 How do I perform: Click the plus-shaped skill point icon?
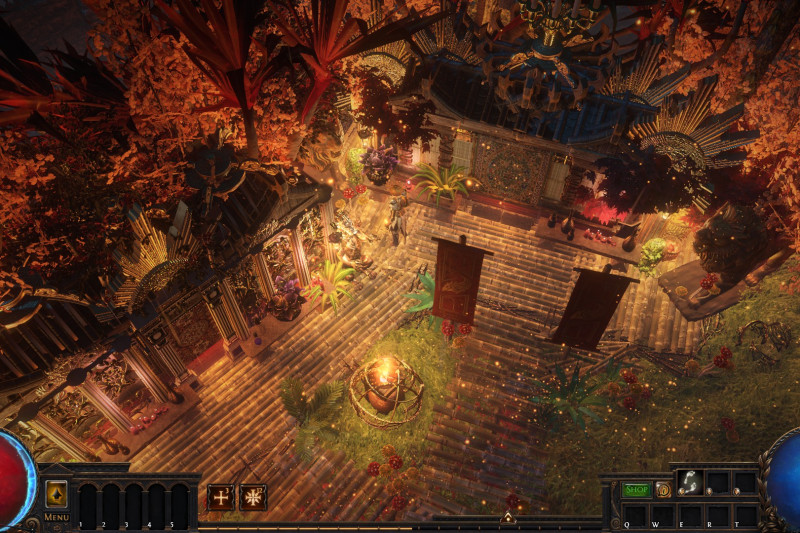221,497
